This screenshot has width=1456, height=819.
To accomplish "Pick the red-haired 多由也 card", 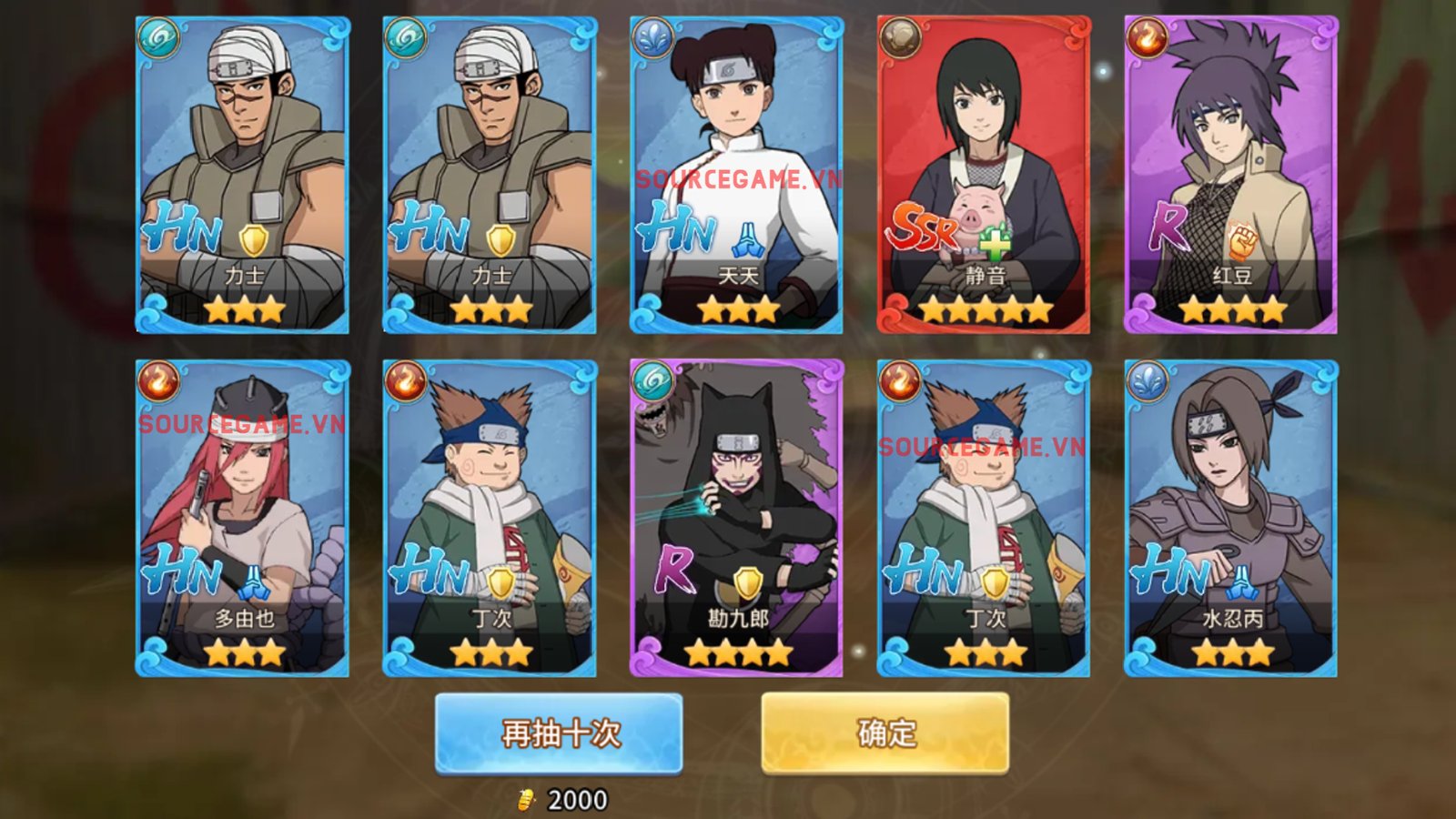I will pos(242,518).
